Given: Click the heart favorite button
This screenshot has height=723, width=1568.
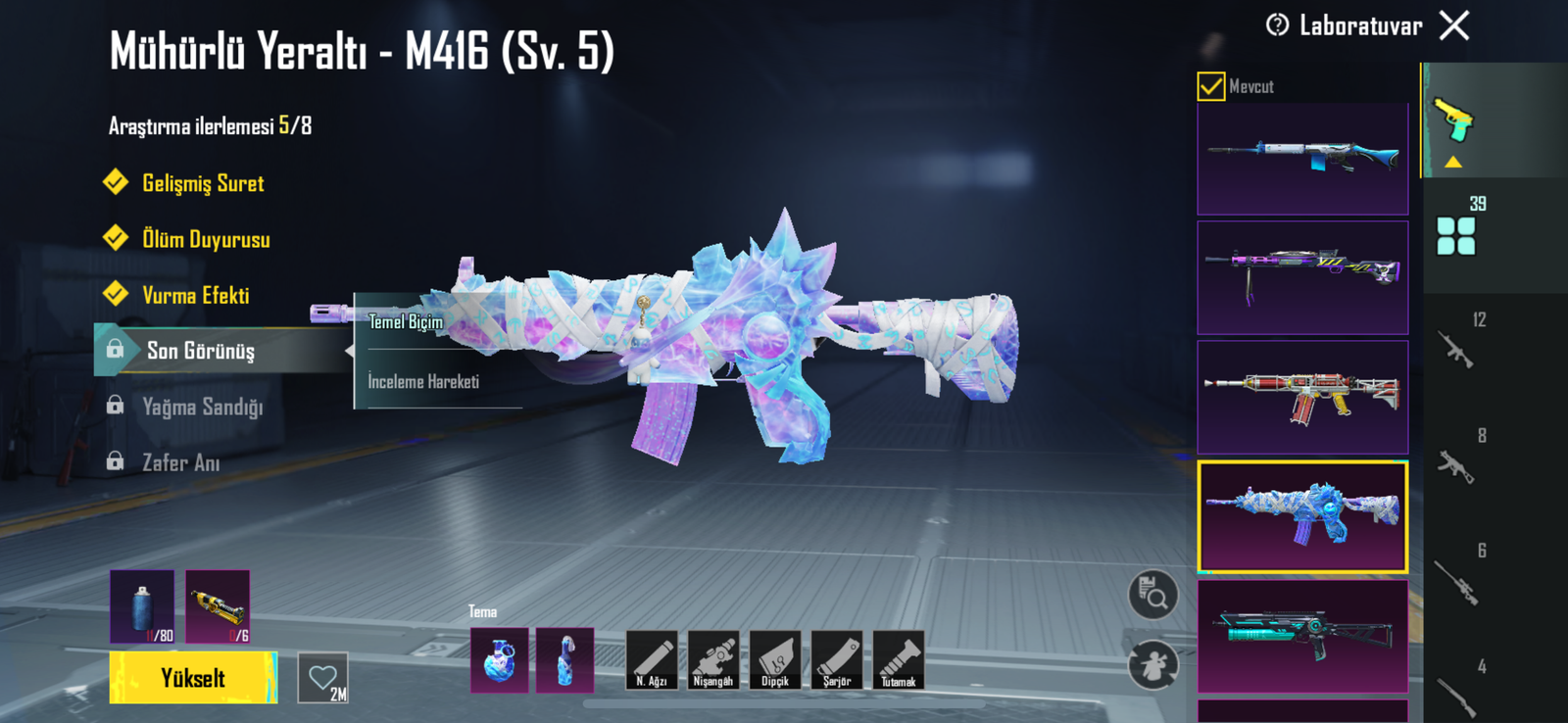Looking at the screenshot, I should tap(323, 678).
